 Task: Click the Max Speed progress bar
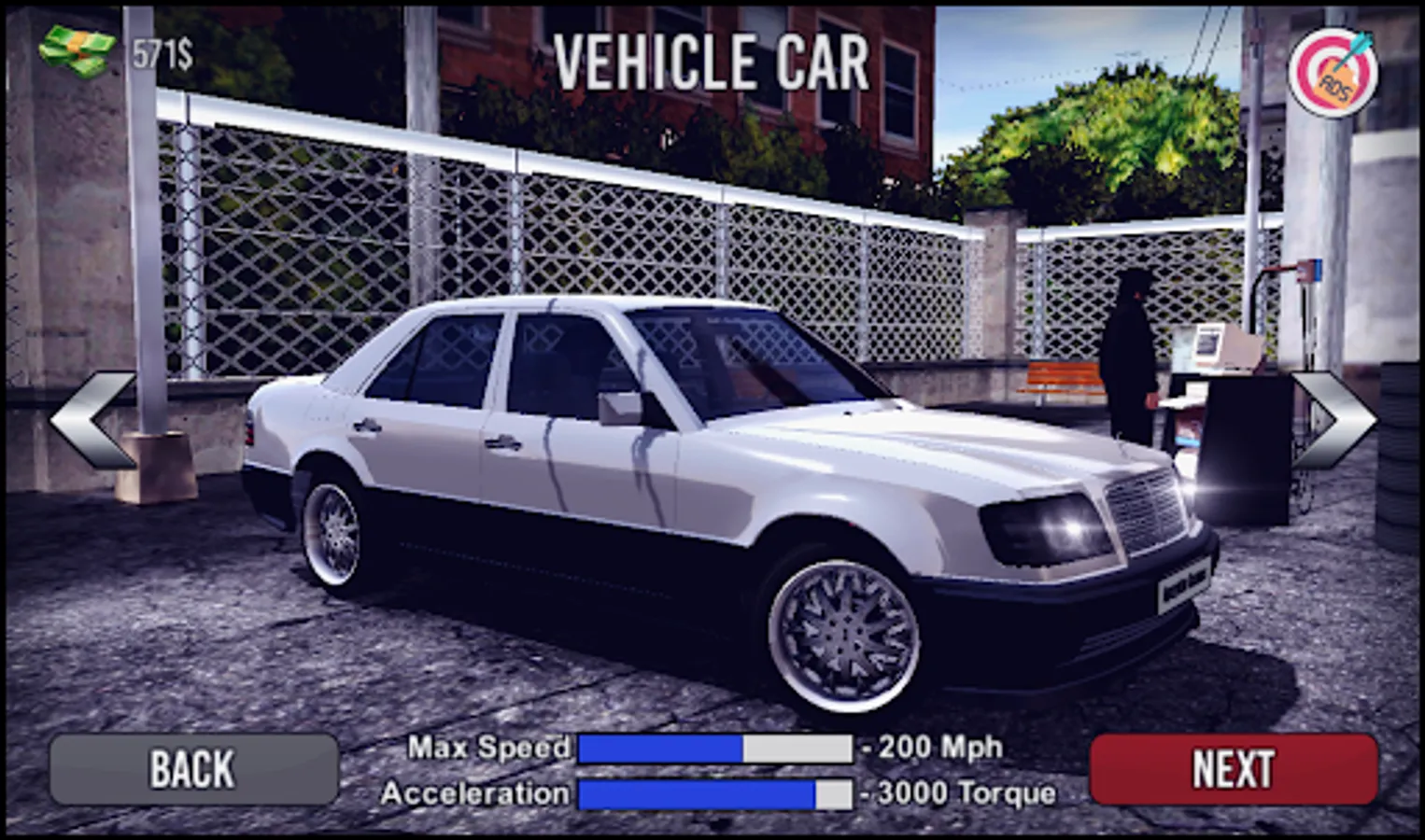tap(714, 747)
